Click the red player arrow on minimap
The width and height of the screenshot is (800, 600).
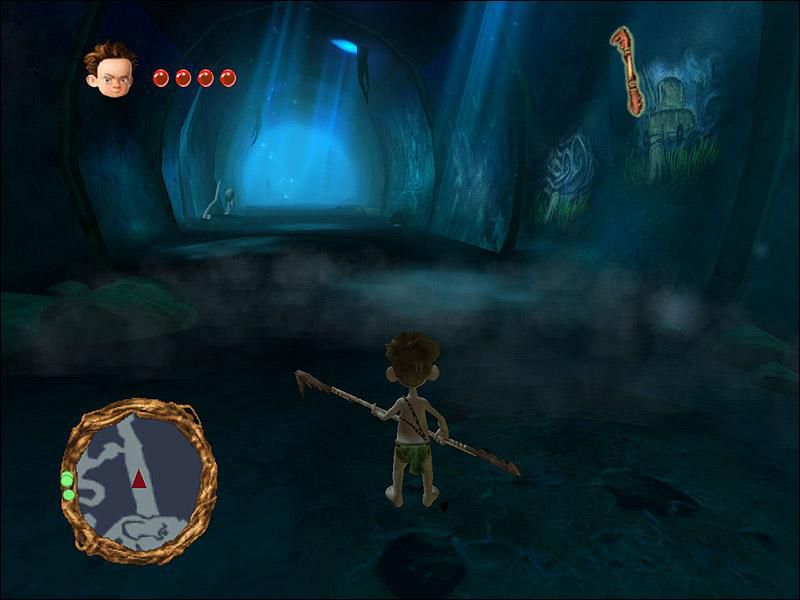pyautogui.click(x=138, y=480)
